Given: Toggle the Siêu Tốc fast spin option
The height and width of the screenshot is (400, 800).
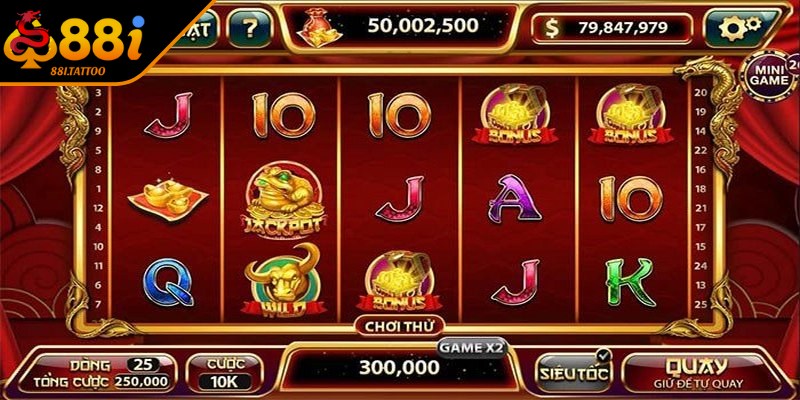Looking at the screenshot, I should click(573, 372).
